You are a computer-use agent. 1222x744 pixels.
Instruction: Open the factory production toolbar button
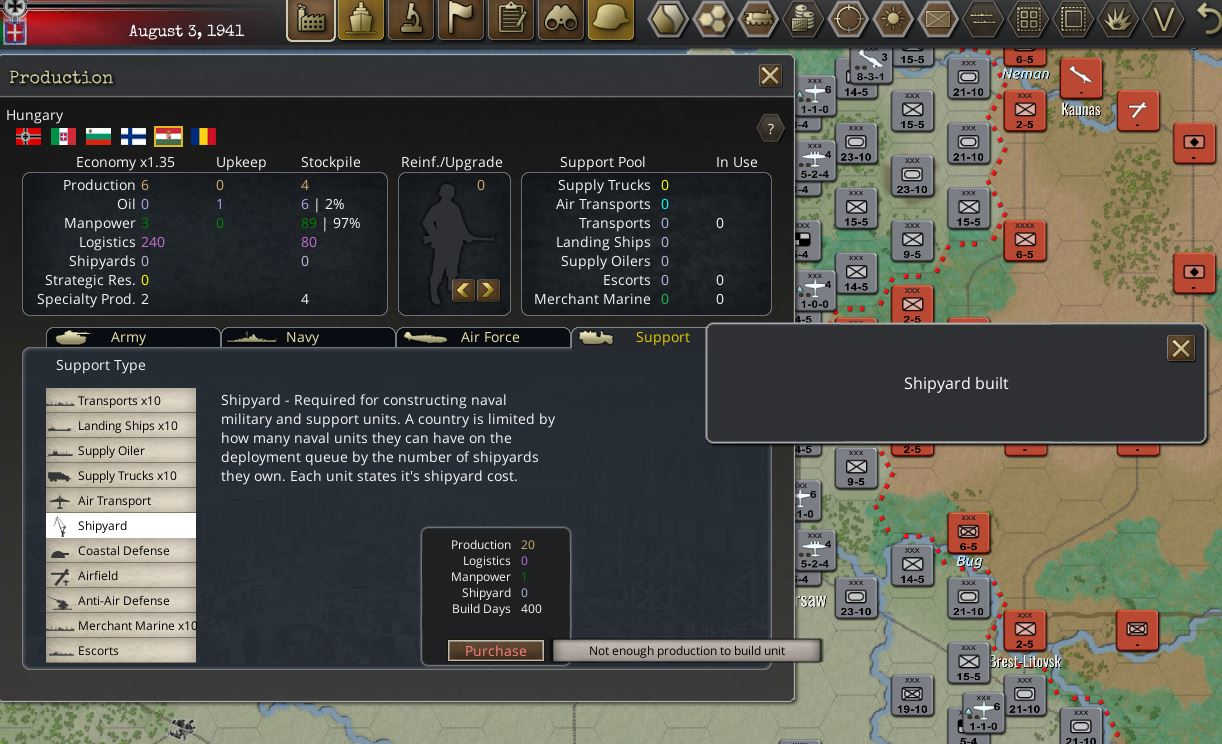[x=311, y=20]
